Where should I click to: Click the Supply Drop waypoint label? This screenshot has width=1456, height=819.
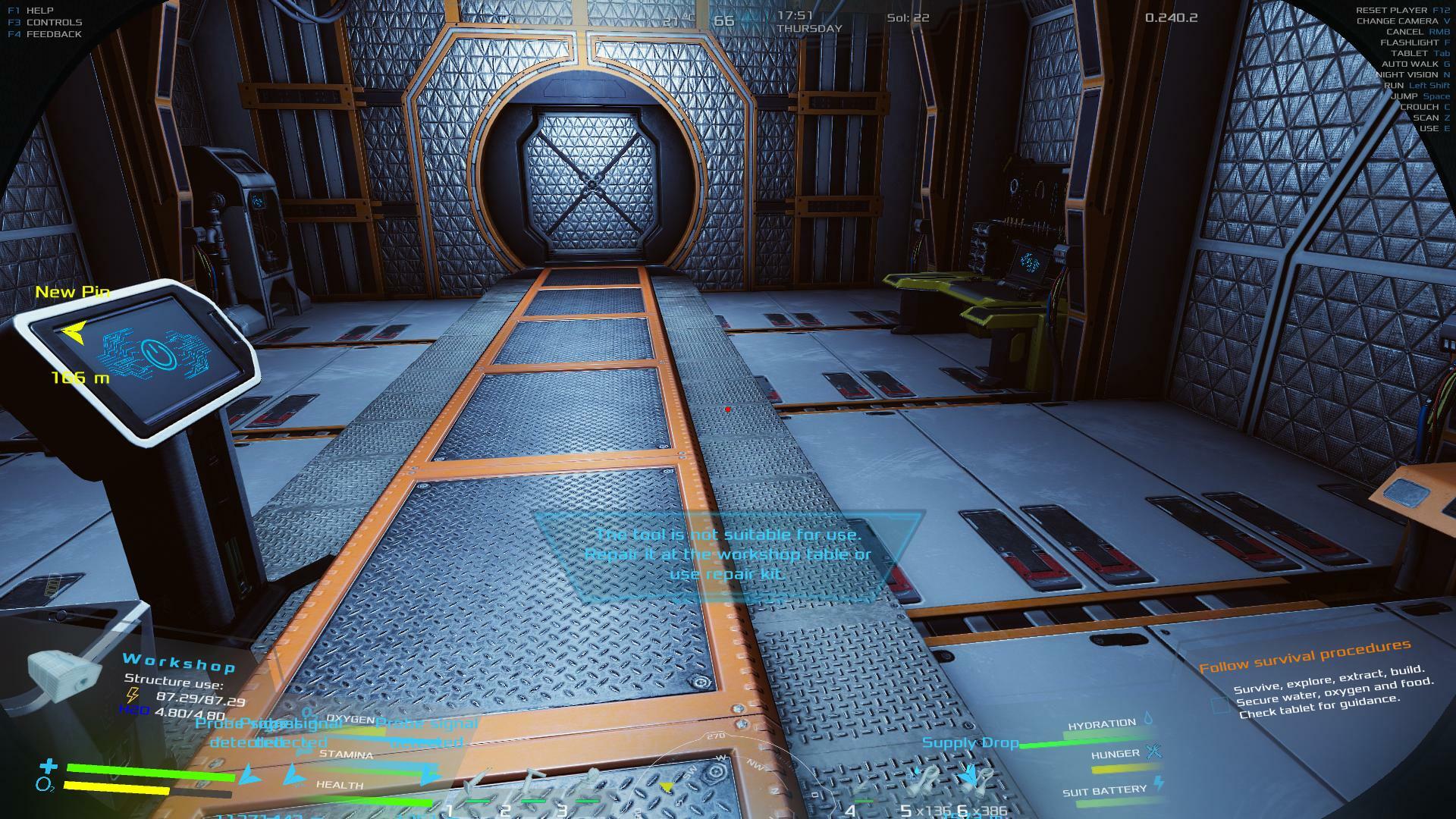[x=970, y=742]
